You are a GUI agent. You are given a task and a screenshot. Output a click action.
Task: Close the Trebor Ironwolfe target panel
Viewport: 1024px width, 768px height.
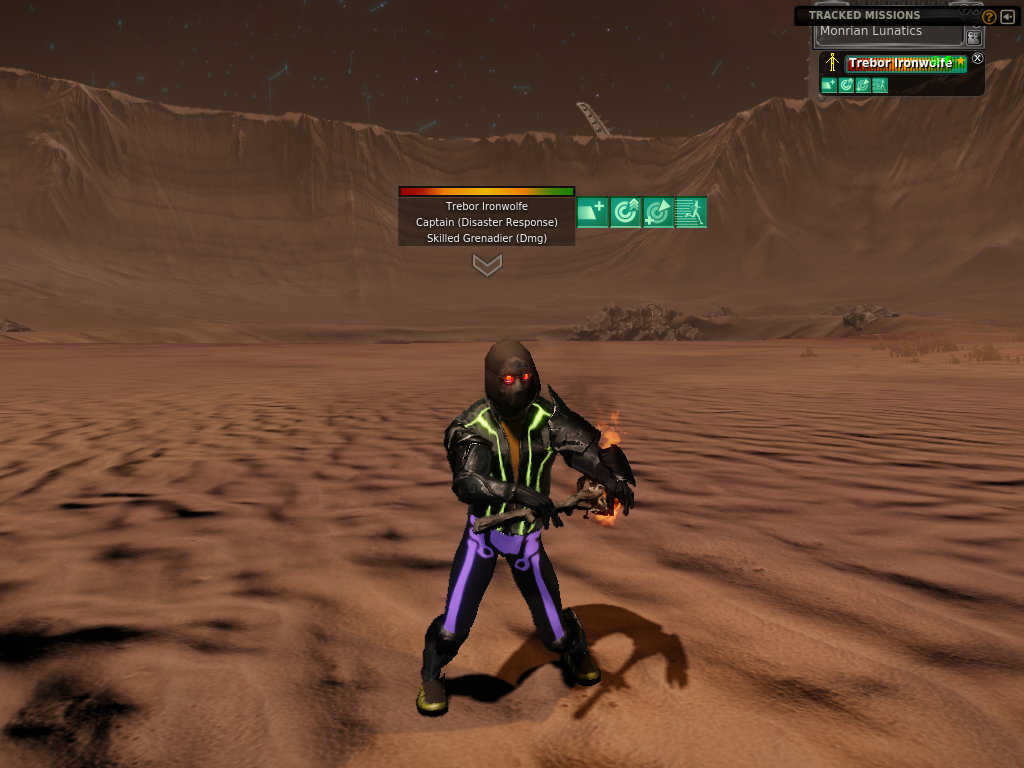tap(978, 59)
